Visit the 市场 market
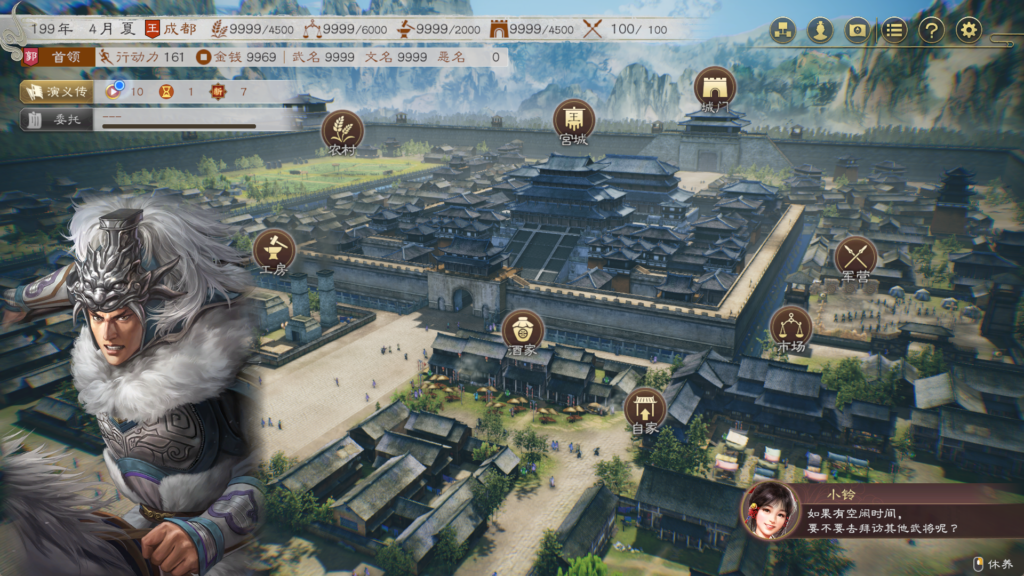 pos(790,327)
